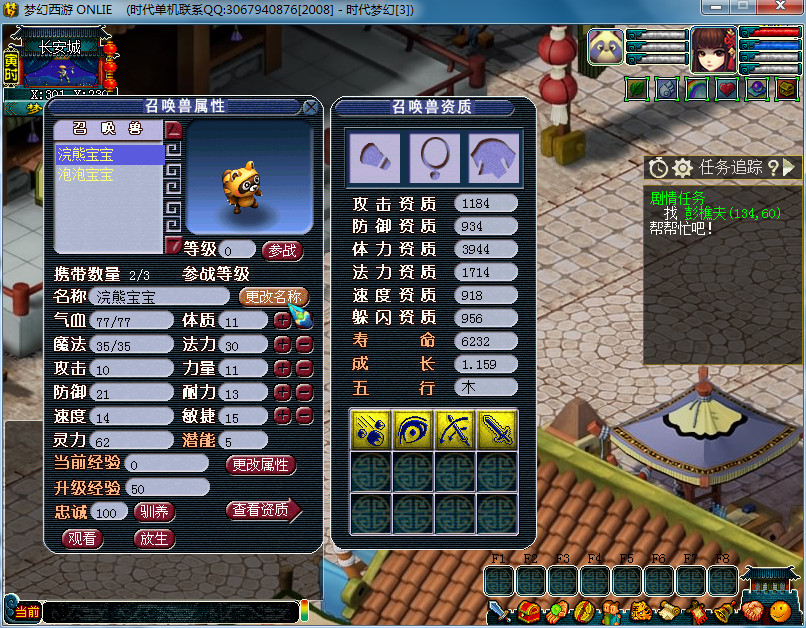Image resolution: width=806 pixels, height=628 pixels.
Task: Click the sword skill icon
Action: pyautogui.click(x=497, y=428)
